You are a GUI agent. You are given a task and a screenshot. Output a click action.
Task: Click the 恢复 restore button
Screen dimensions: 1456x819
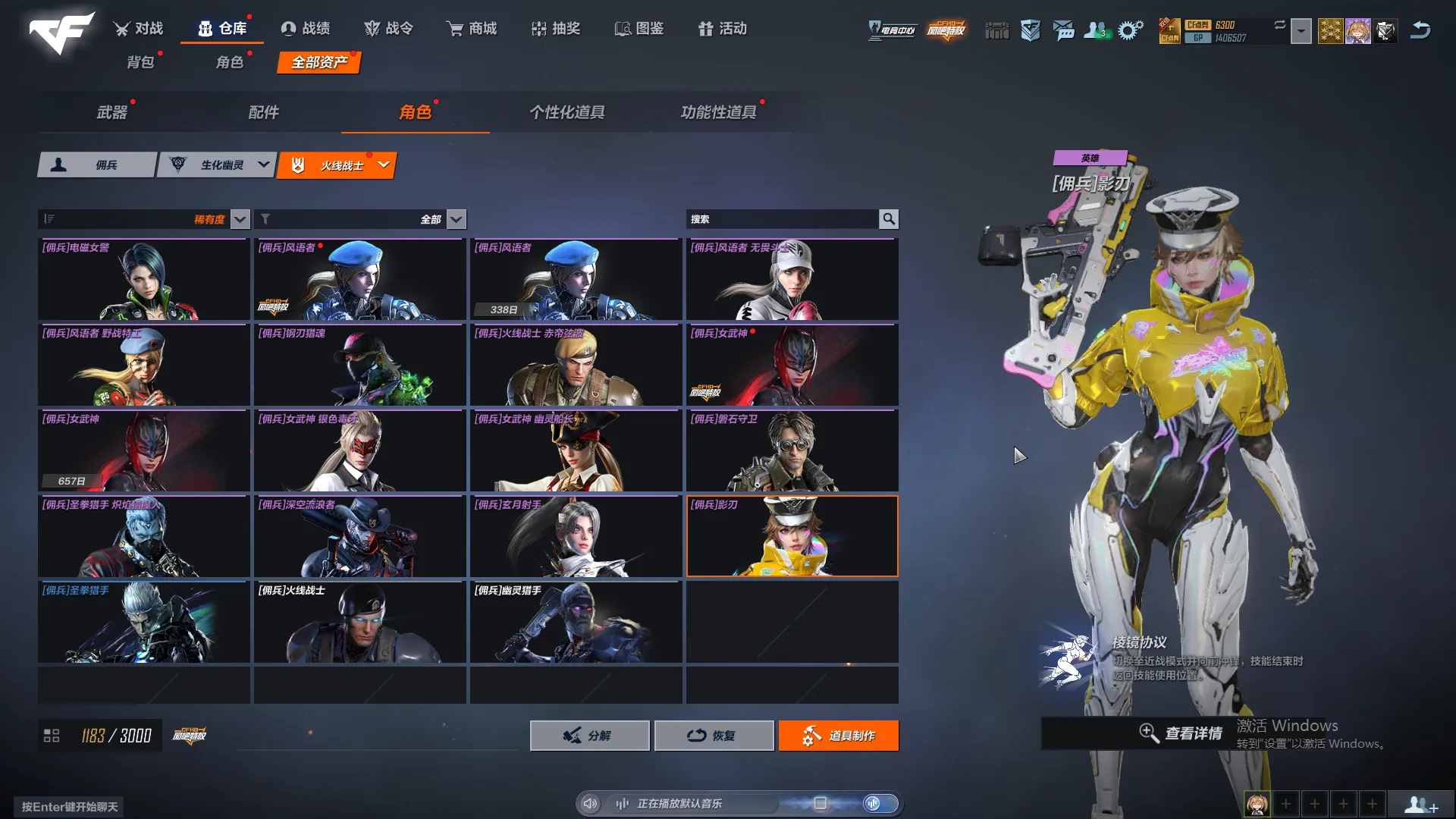[714, 736]
